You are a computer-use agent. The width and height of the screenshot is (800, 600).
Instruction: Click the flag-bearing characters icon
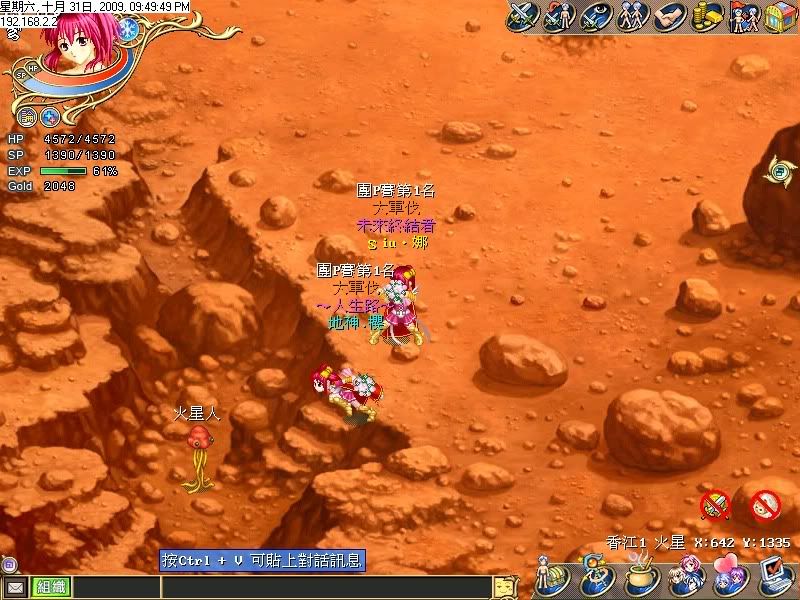[743, 17]
